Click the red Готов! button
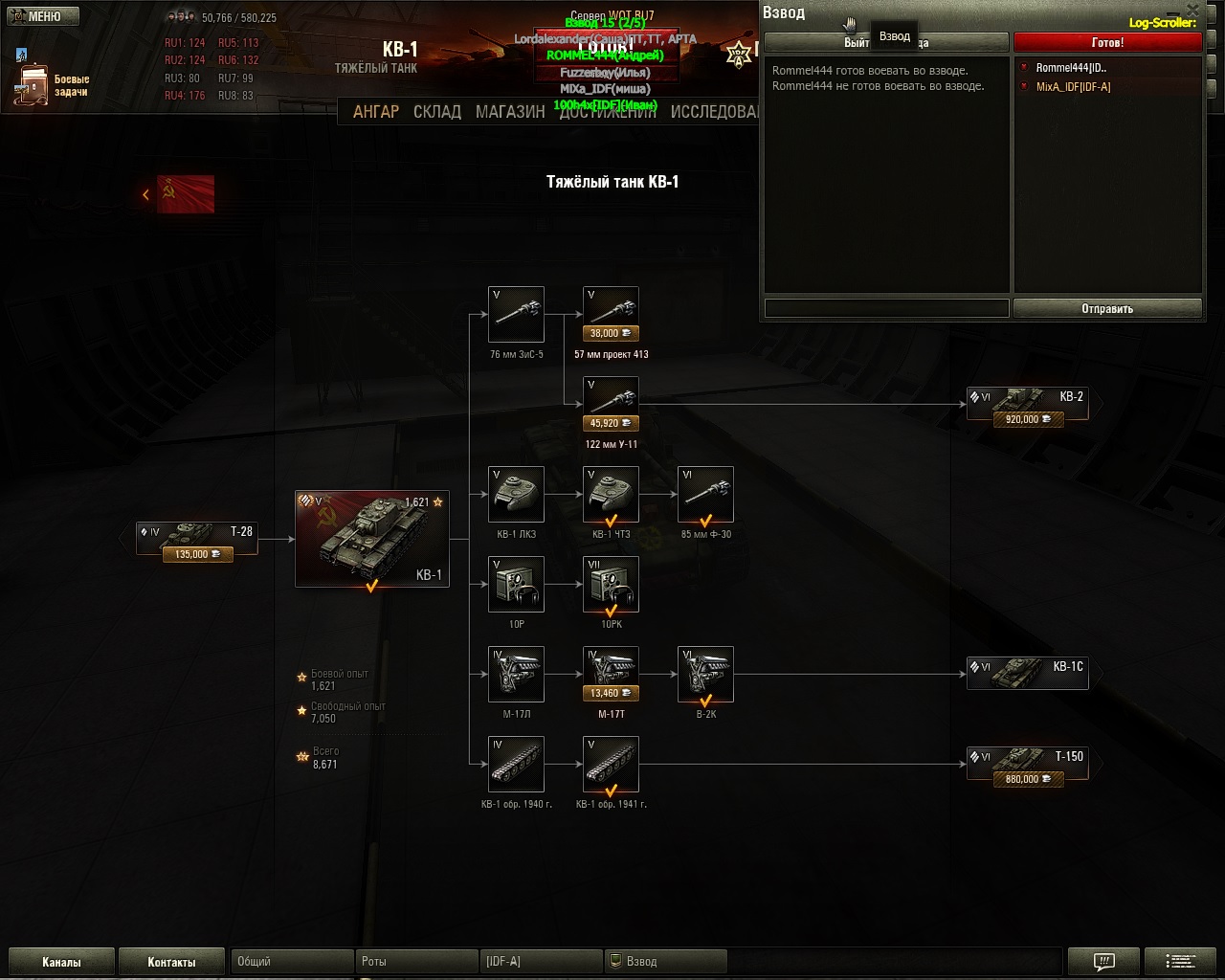 coord(1107,43)
